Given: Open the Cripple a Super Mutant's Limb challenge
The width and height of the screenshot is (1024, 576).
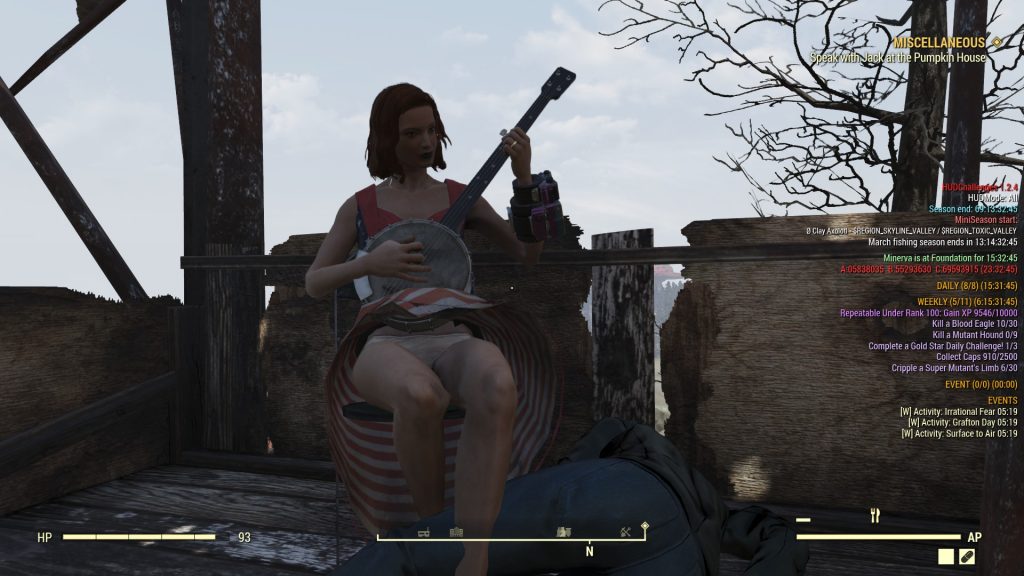Looking at the screenshot, I should click(x=954, y=368).
